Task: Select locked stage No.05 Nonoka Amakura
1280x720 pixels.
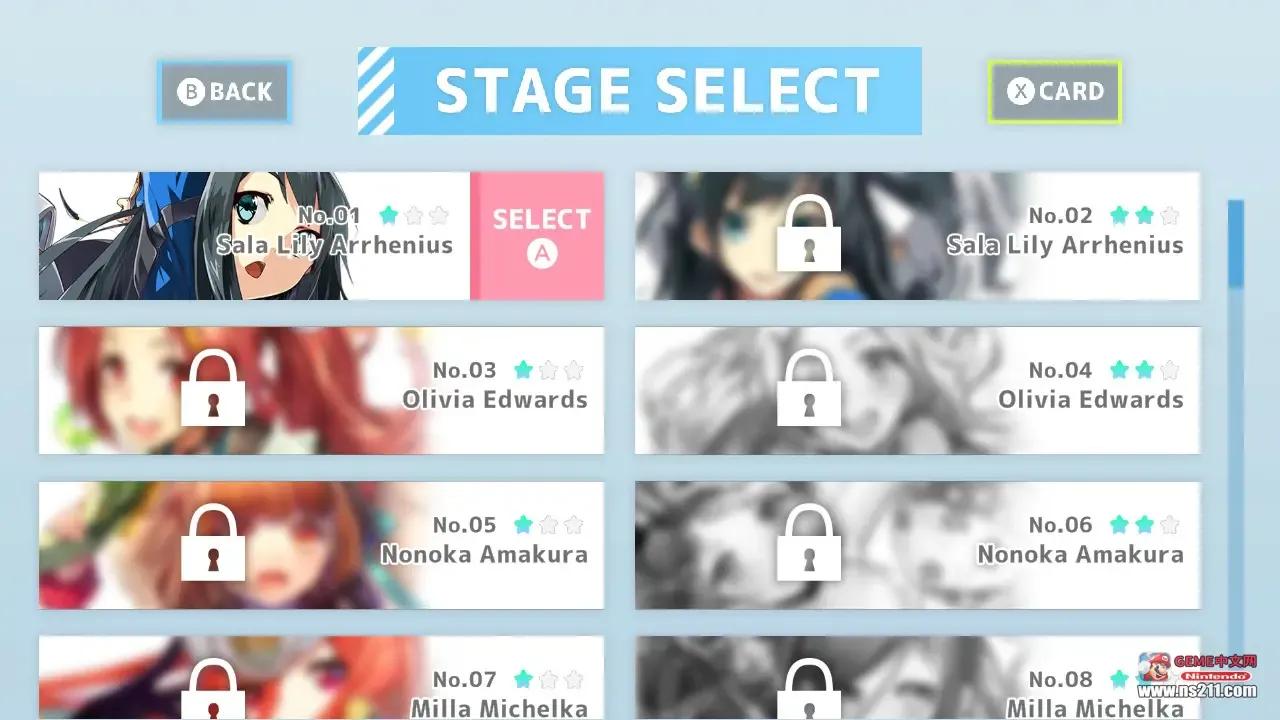Action: (321, 545)
